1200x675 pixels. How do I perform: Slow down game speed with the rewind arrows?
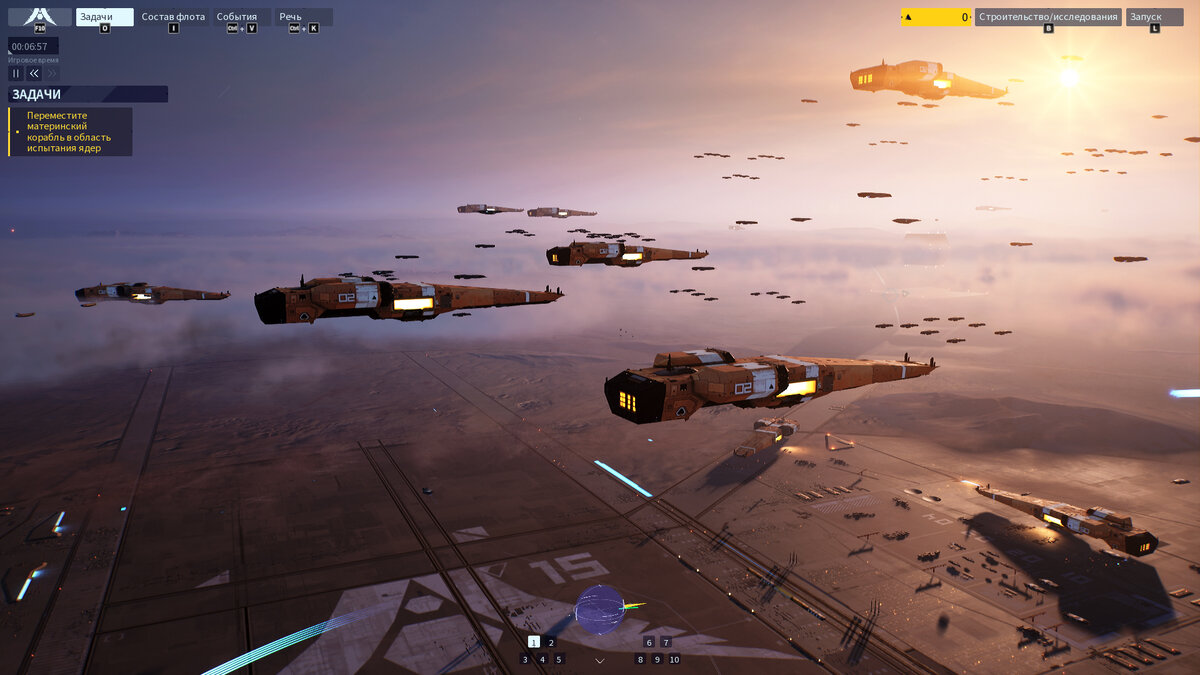(34, 73)
